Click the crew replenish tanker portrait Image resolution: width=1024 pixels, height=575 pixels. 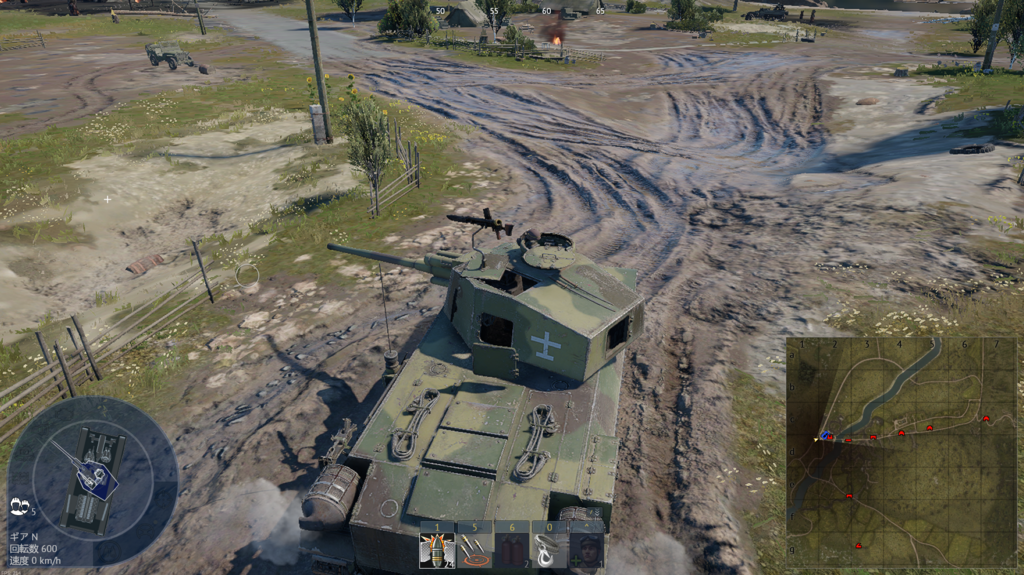[586, 548]
